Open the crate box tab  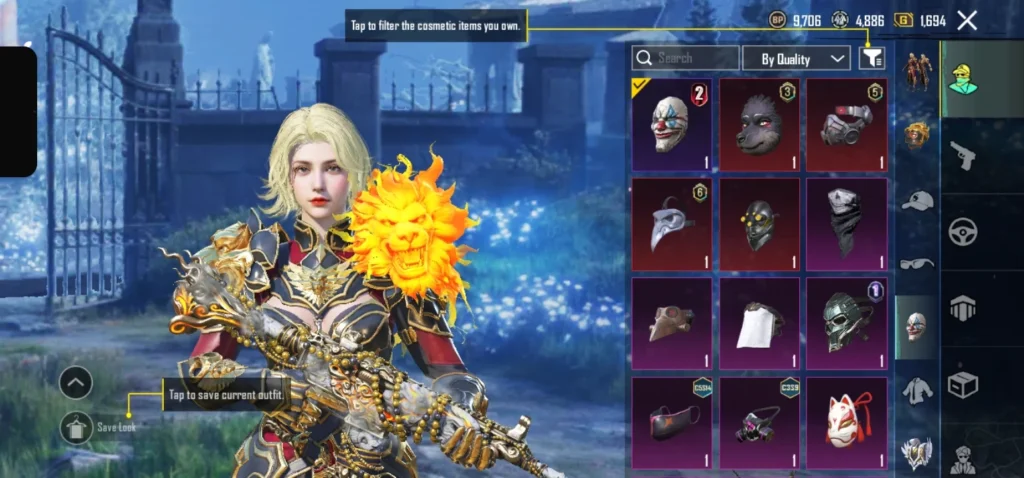(x=963, y=384)
